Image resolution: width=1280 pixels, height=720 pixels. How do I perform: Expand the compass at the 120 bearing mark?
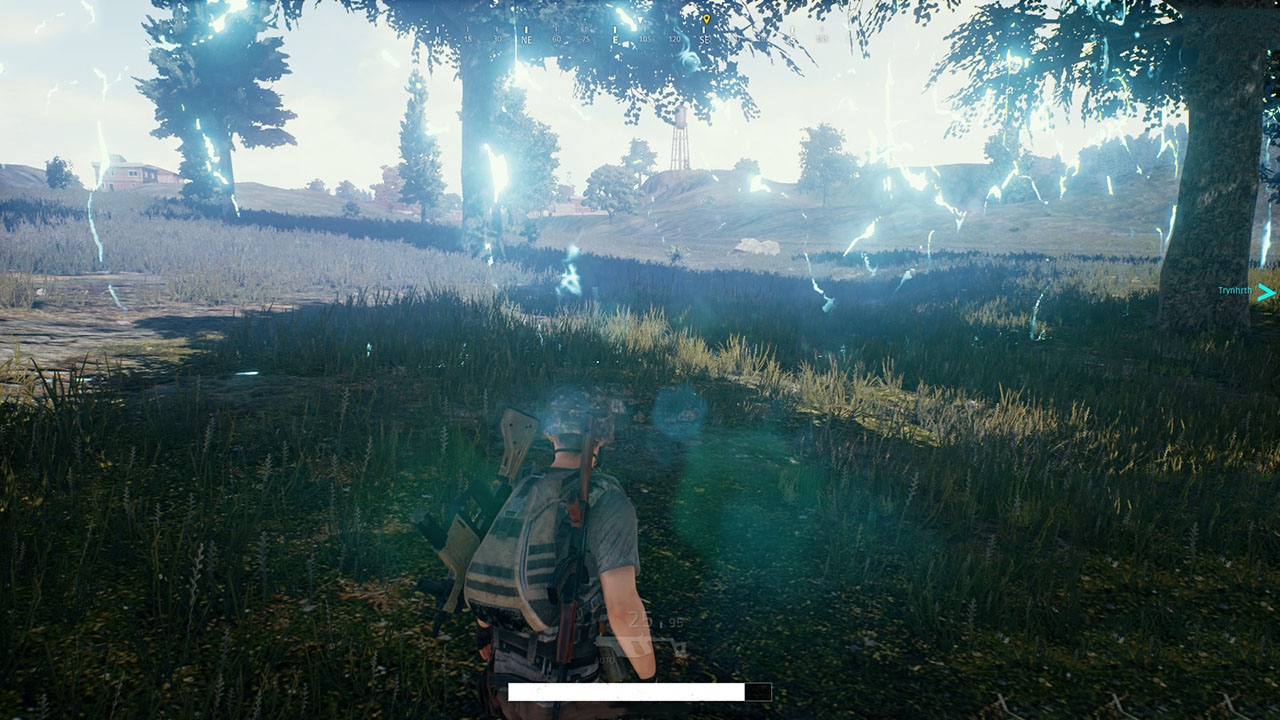pos(675,38)
